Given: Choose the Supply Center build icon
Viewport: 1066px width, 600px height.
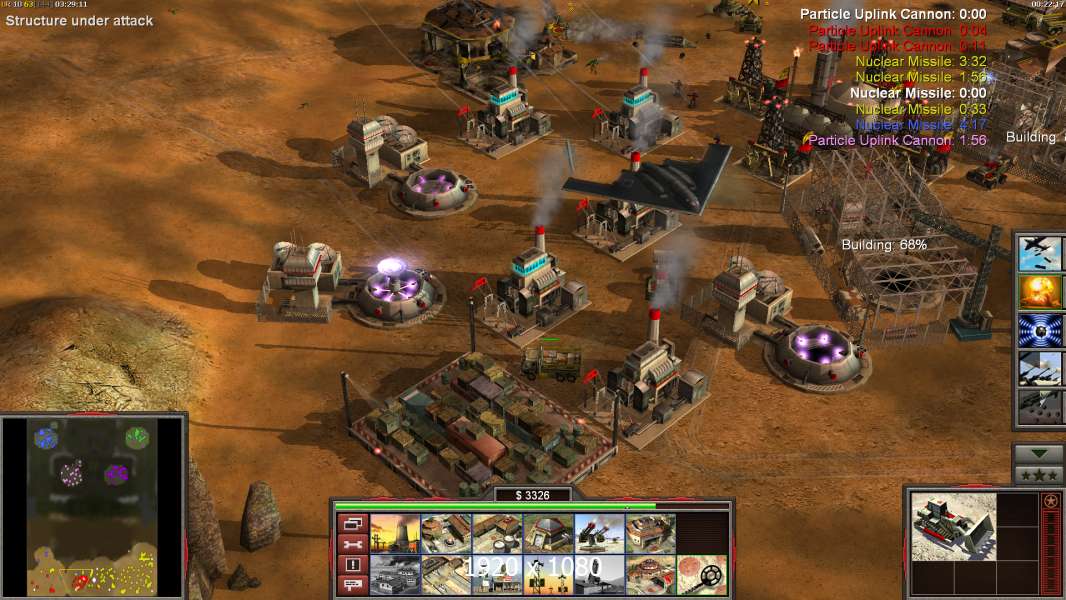Looking at the screenshot, I should click(497, 534).
